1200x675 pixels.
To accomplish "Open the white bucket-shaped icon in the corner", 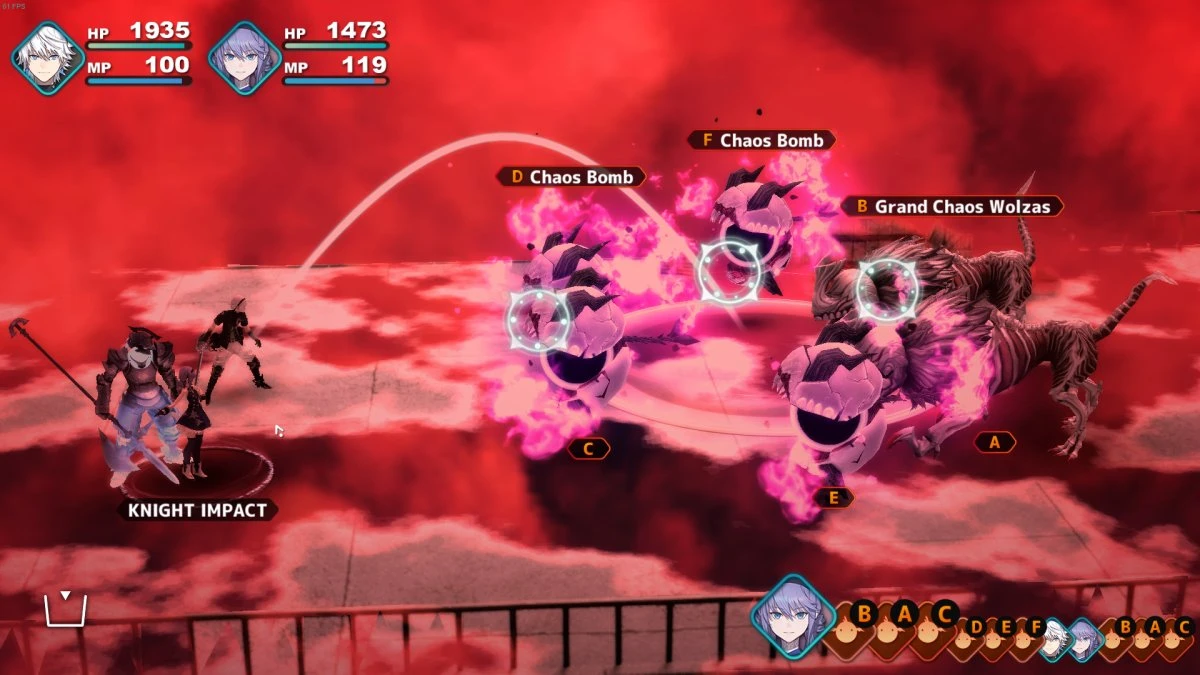I will (65, 608).
